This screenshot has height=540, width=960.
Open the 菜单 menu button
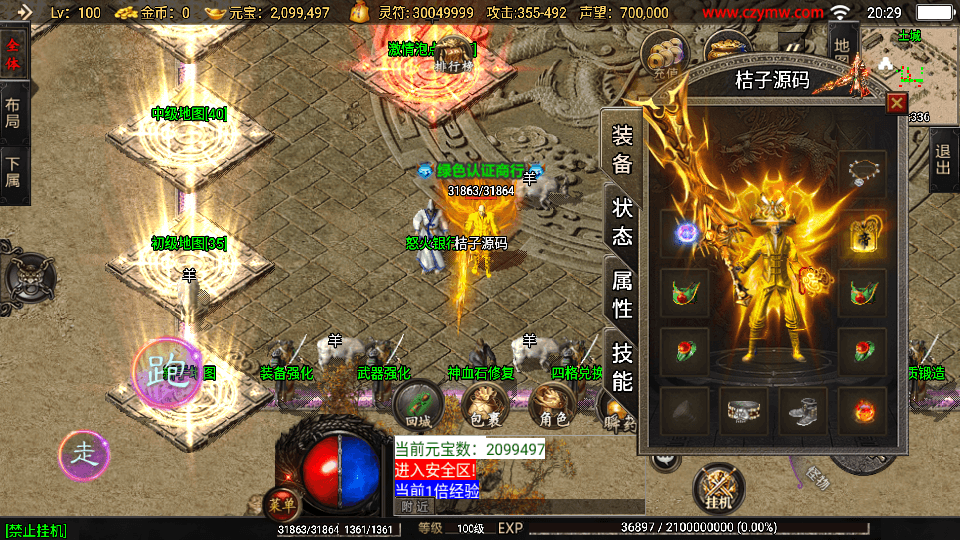point(279,503)
